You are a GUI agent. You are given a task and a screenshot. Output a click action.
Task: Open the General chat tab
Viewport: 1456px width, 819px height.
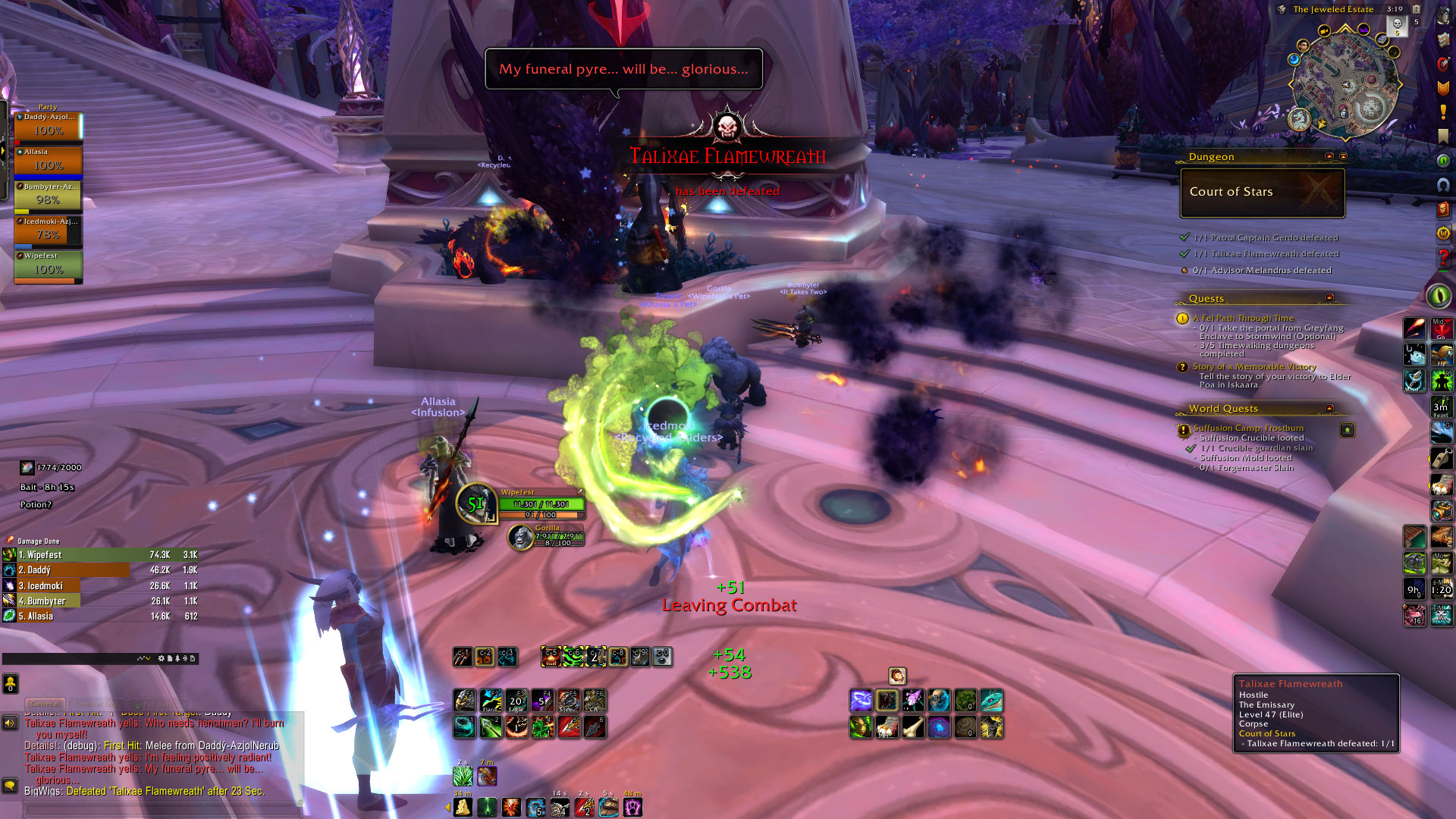(45, 704)
